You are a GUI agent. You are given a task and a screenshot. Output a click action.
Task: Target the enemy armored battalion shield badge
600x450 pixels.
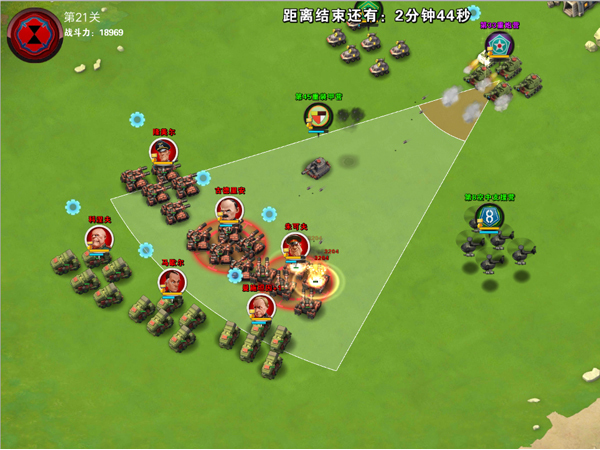click(x=318, y=117)
